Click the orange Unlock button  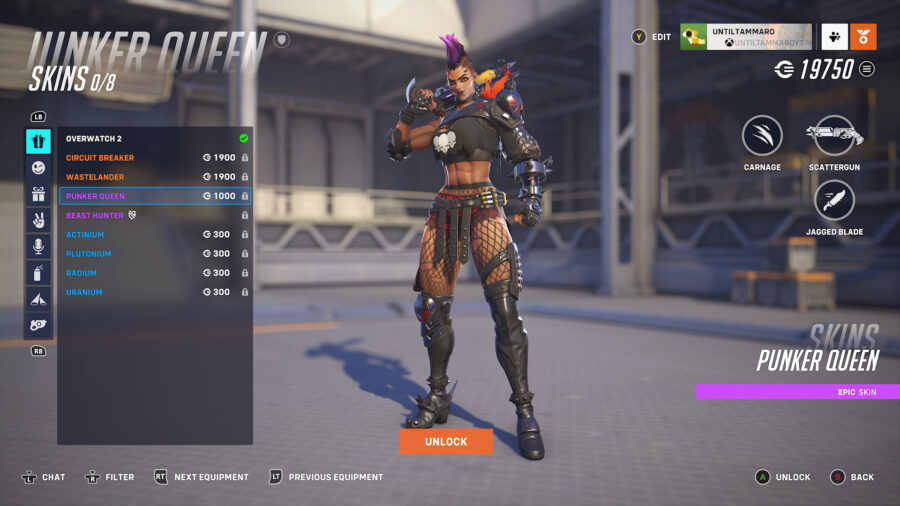point(446,441)
